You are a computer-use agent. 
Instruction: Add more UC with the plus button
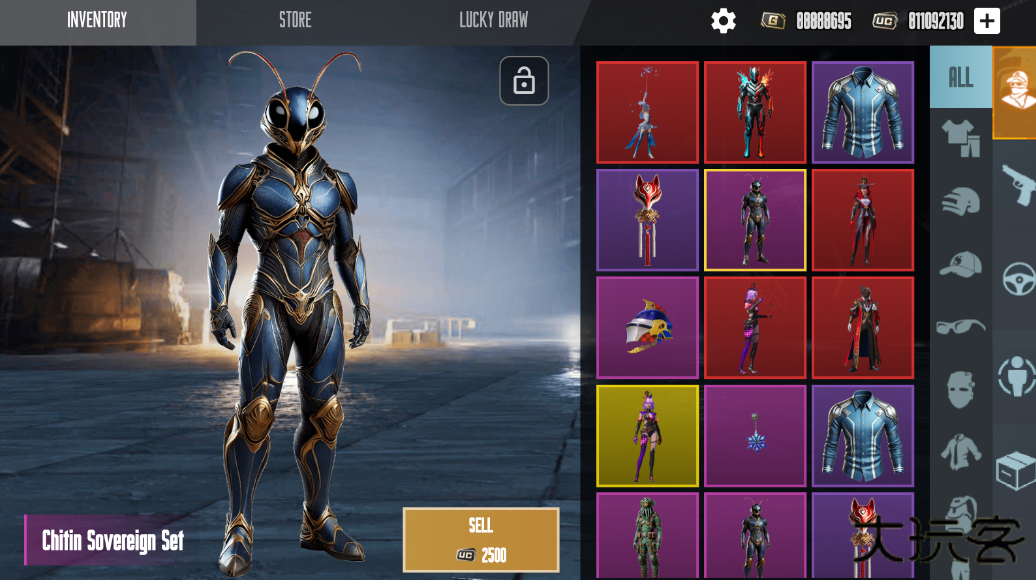(x=987, y=21)
